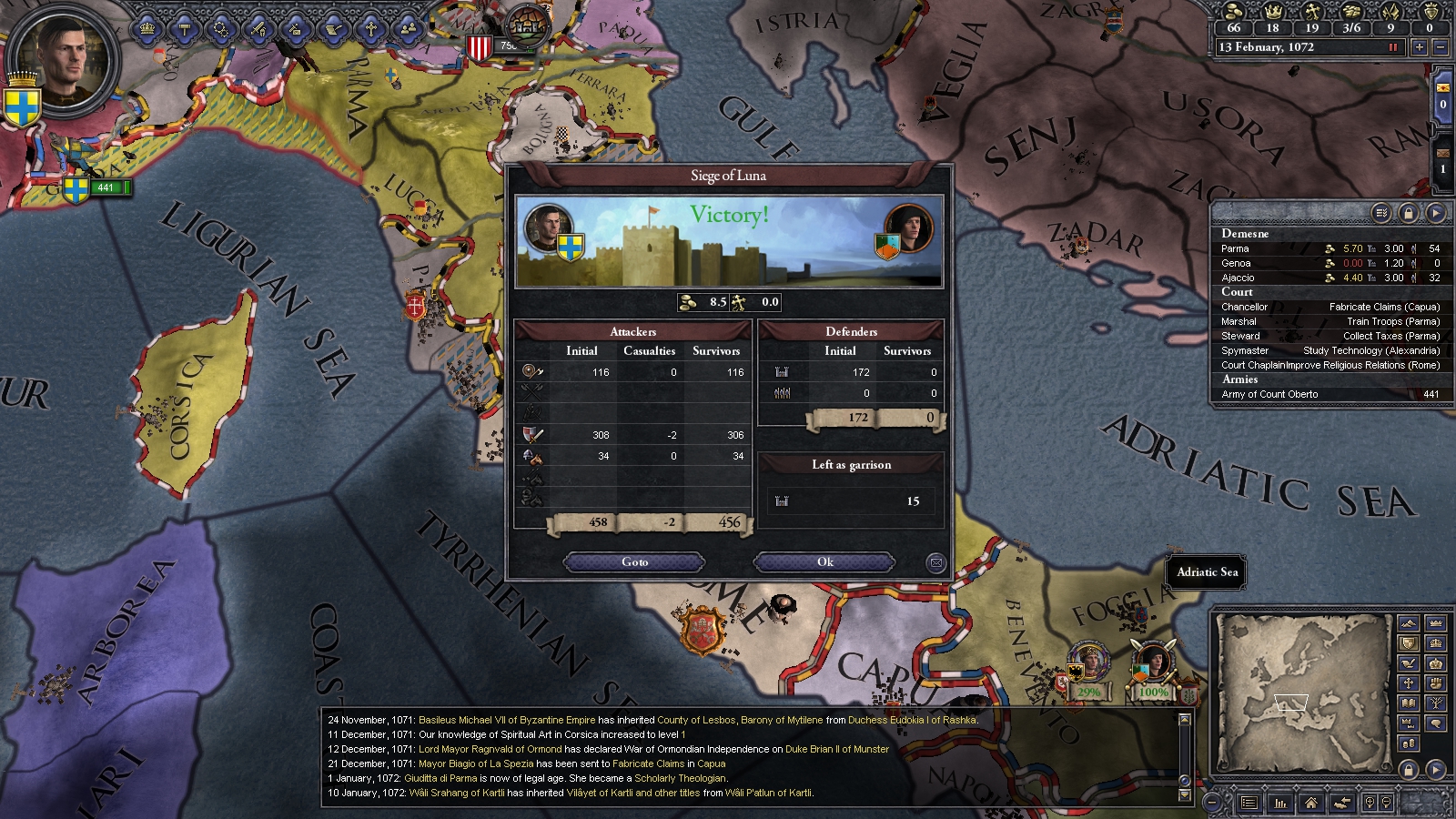Select Parma in the Demesne list

tap(1235, 248)
